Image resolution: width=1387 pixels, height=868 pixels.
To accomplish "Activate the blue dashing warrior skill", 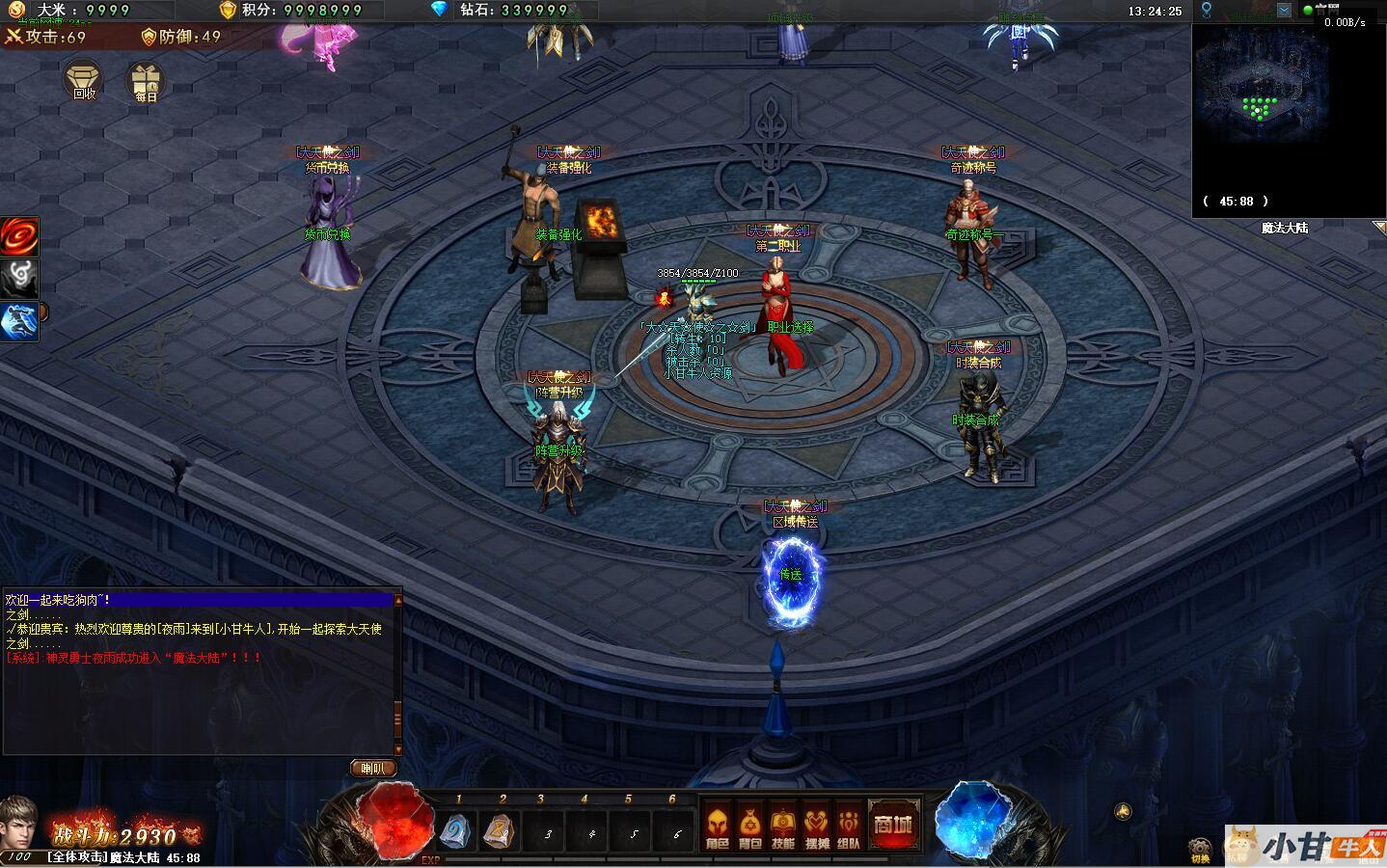I will (x=19, y=321).
